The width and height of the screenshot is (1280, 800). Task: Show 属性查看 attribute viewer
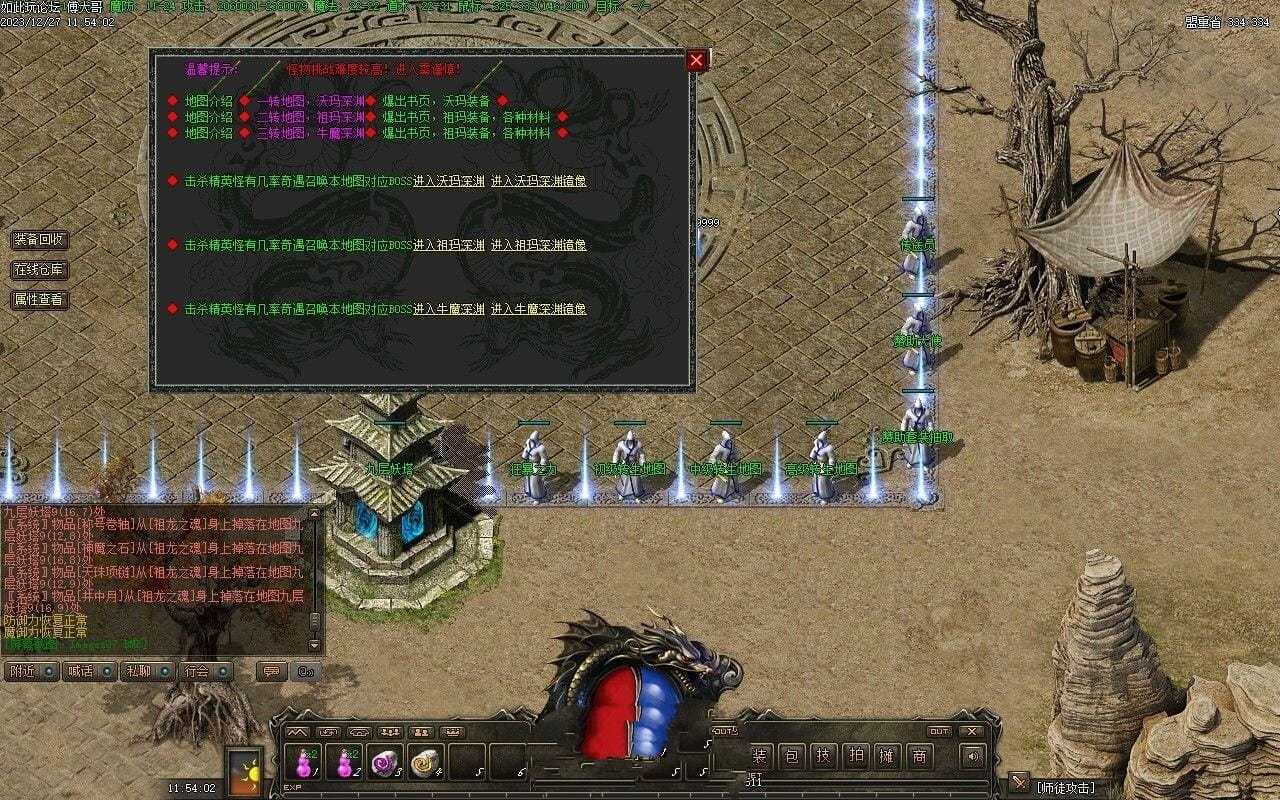40,299
